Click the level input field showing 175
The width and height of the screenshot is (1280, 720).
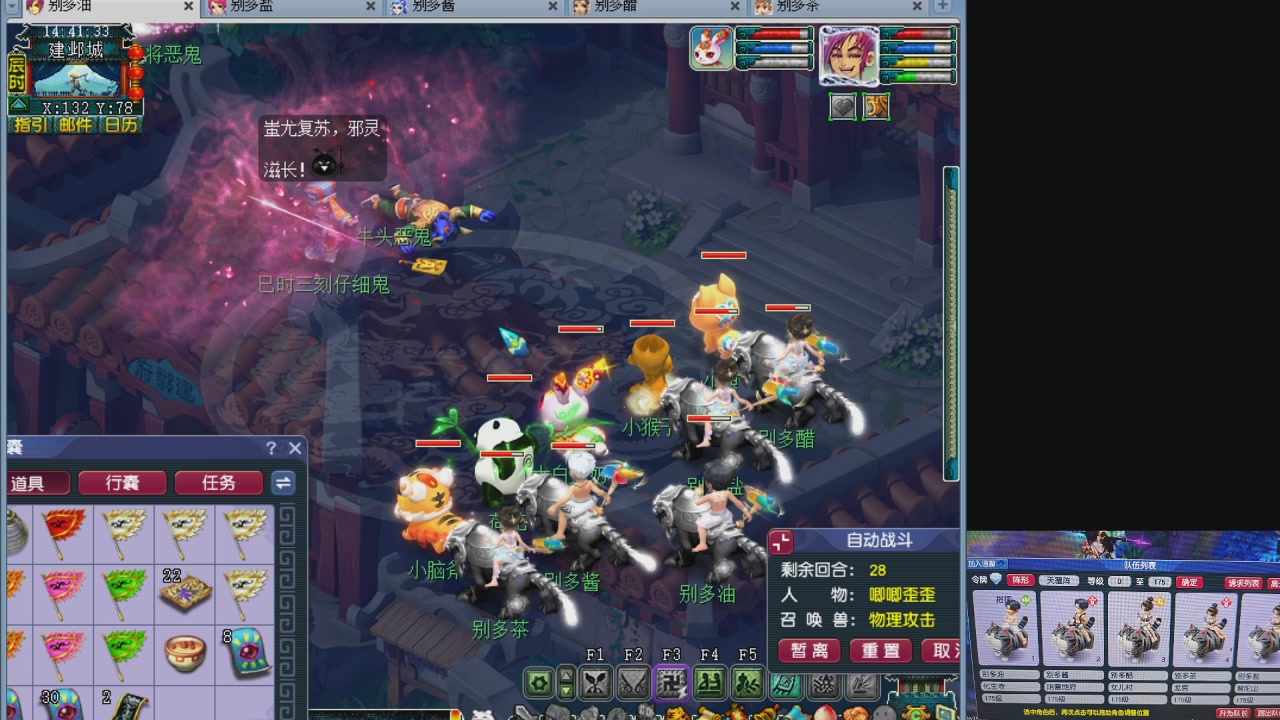pyautogui.click(x=1160, y=582)
